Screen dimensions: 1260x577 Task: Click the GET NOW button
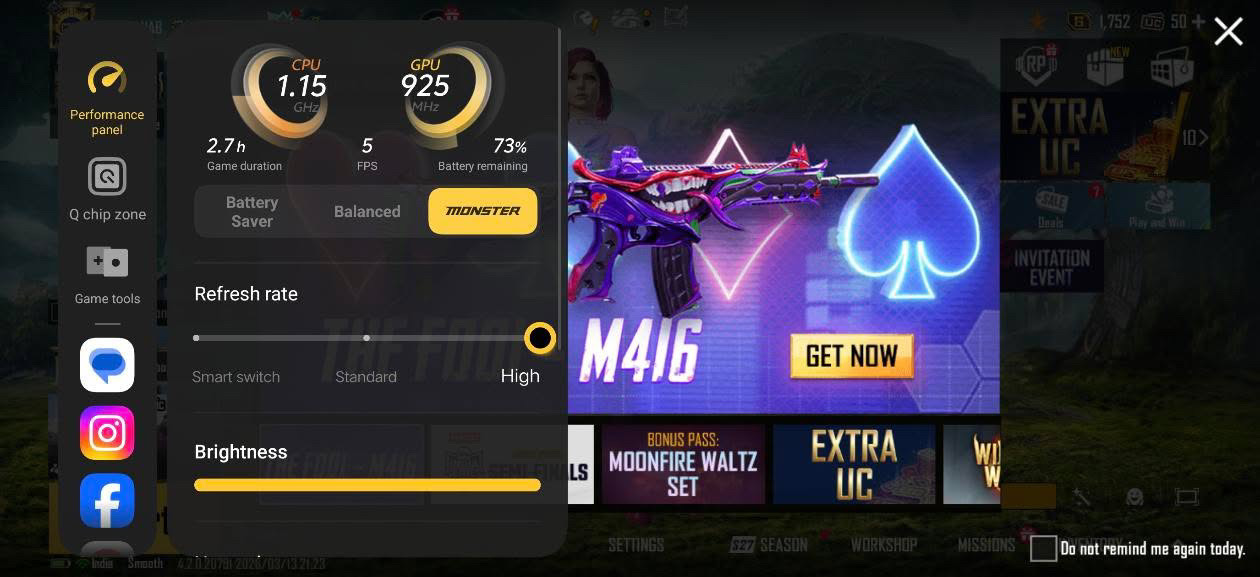[x=851, y=356]
